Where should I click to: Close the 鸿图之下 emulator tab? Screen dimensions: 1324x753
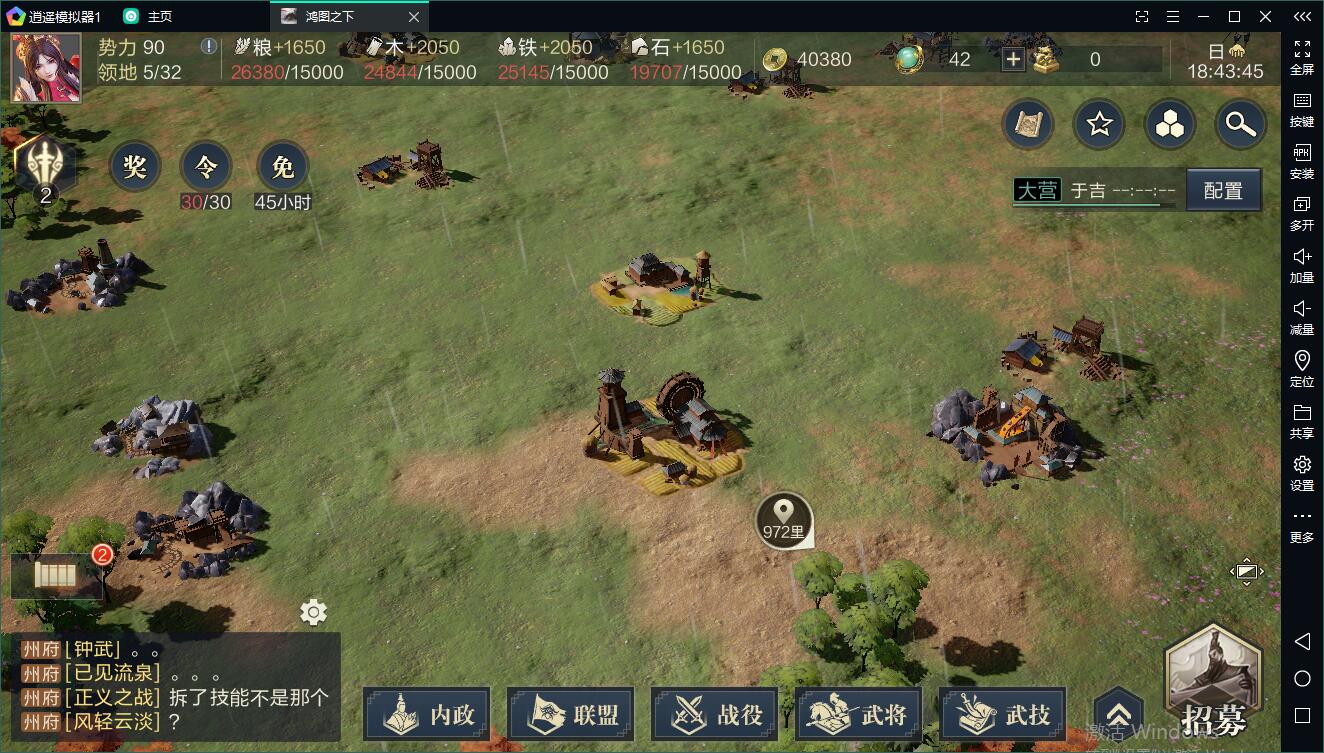pyautogui.click(x=415, y=17)
